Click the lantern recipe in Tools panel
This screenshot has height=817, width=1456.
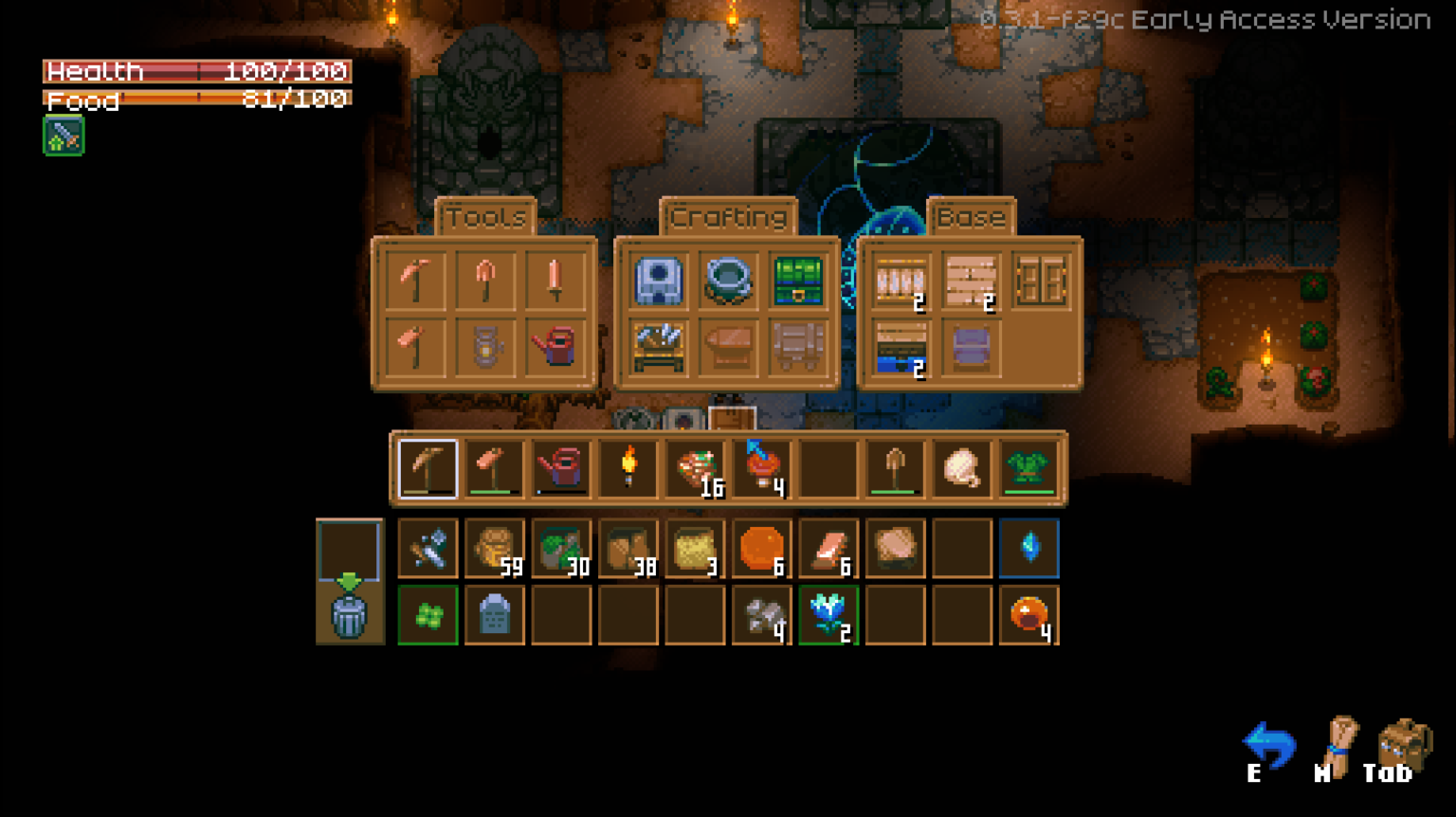tap(483, 348)
